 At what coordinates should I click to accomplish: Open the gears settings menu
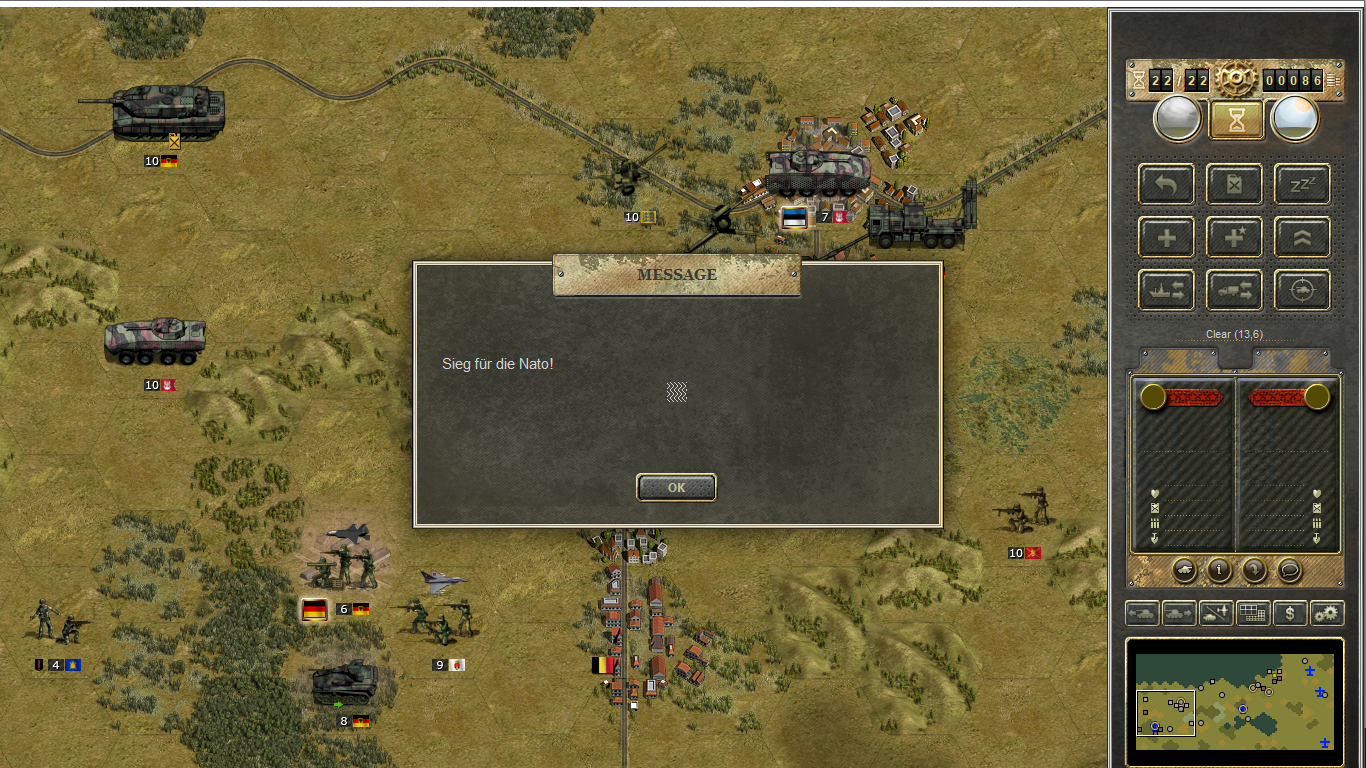(1327, 613)
